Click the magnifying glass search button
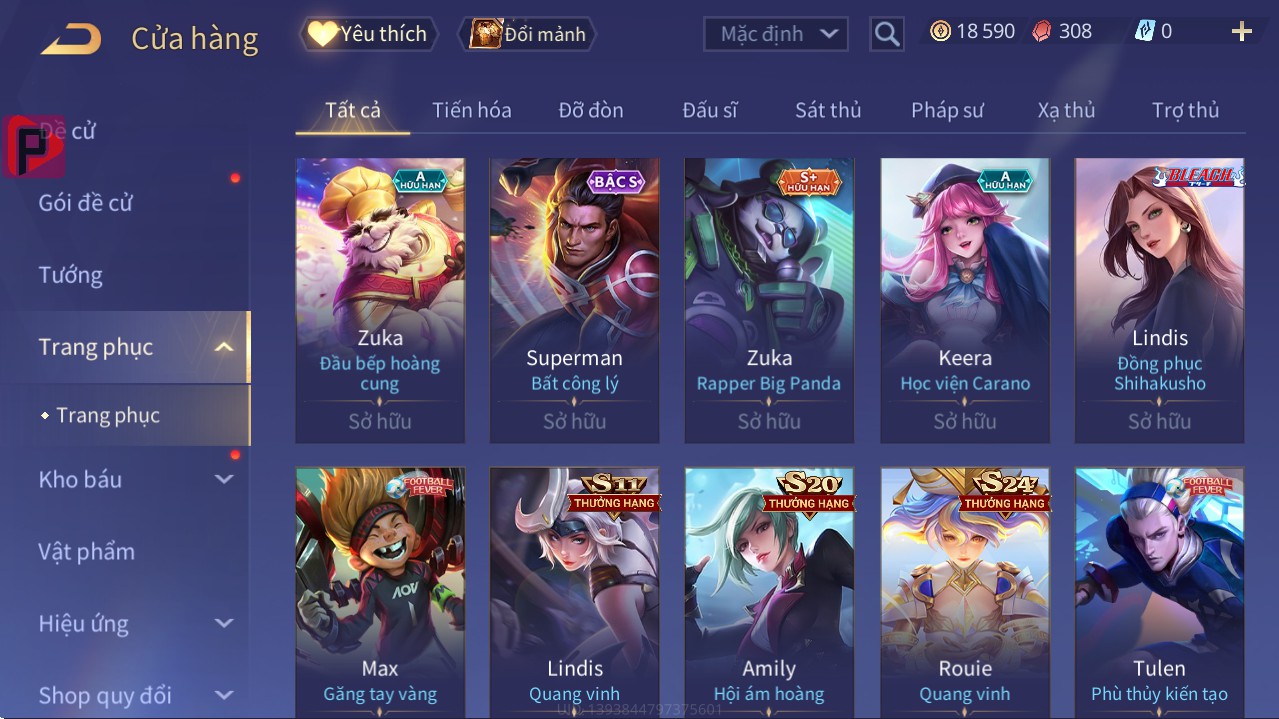 click(x=886, y=34)
